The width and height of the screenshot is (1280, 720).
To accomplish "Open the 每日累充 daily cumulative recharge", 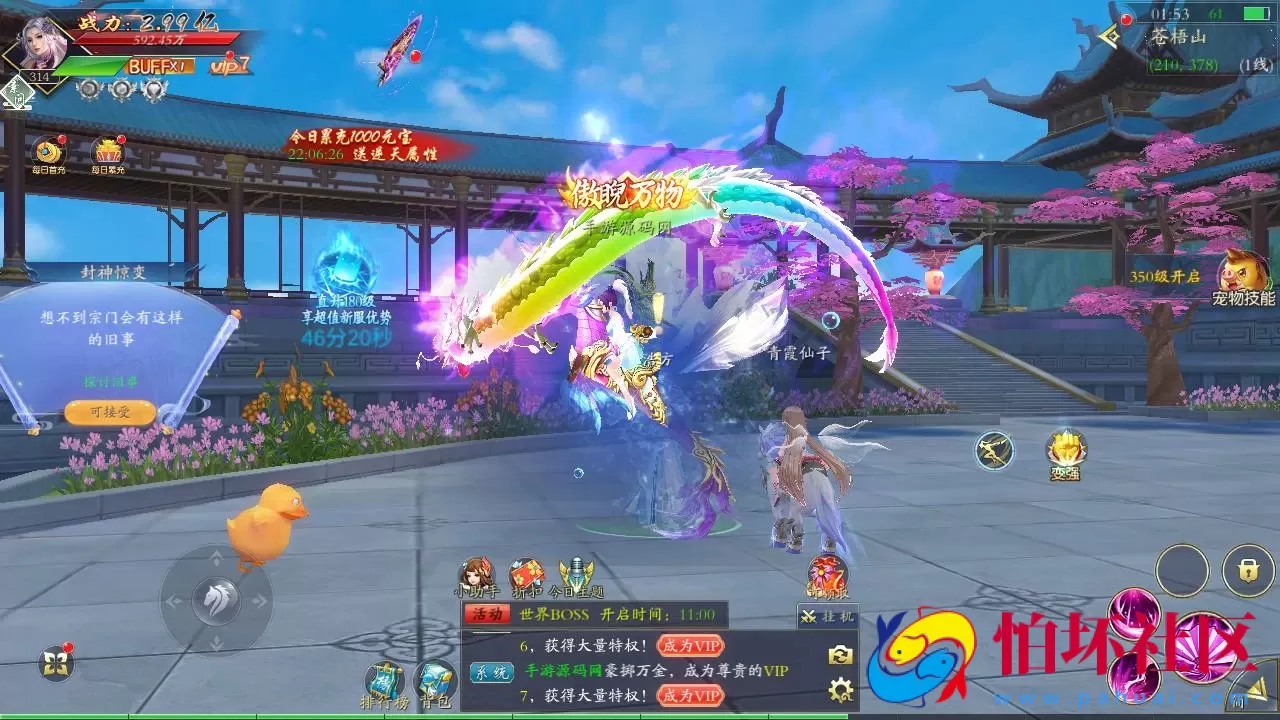I will (108, 155).
